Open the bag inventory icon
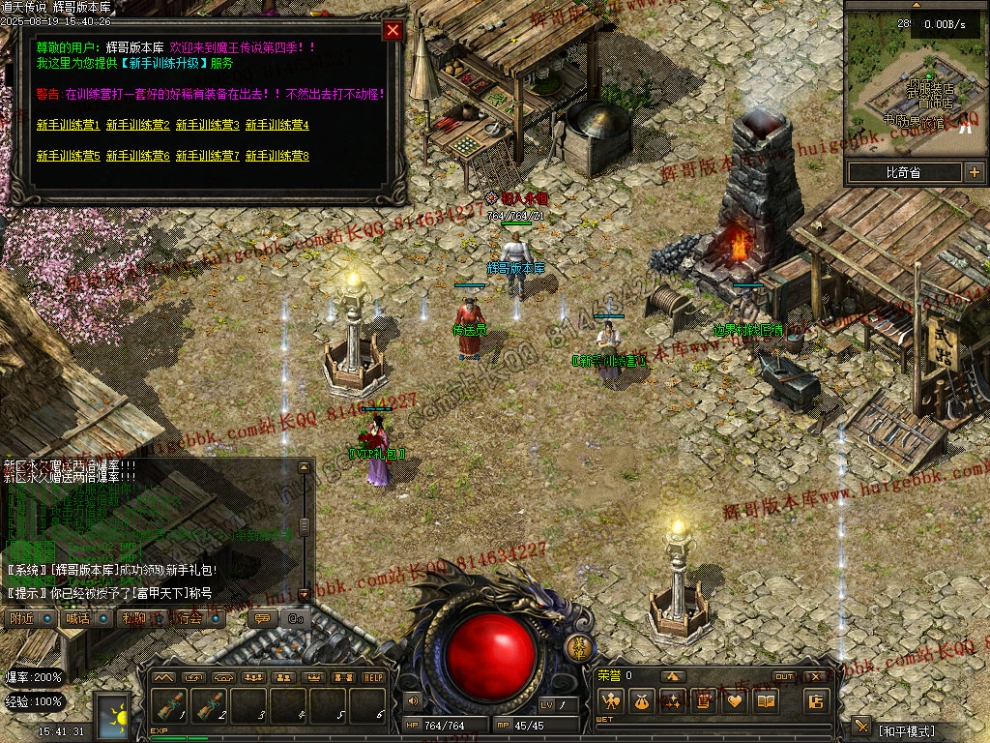 (641, 701)
